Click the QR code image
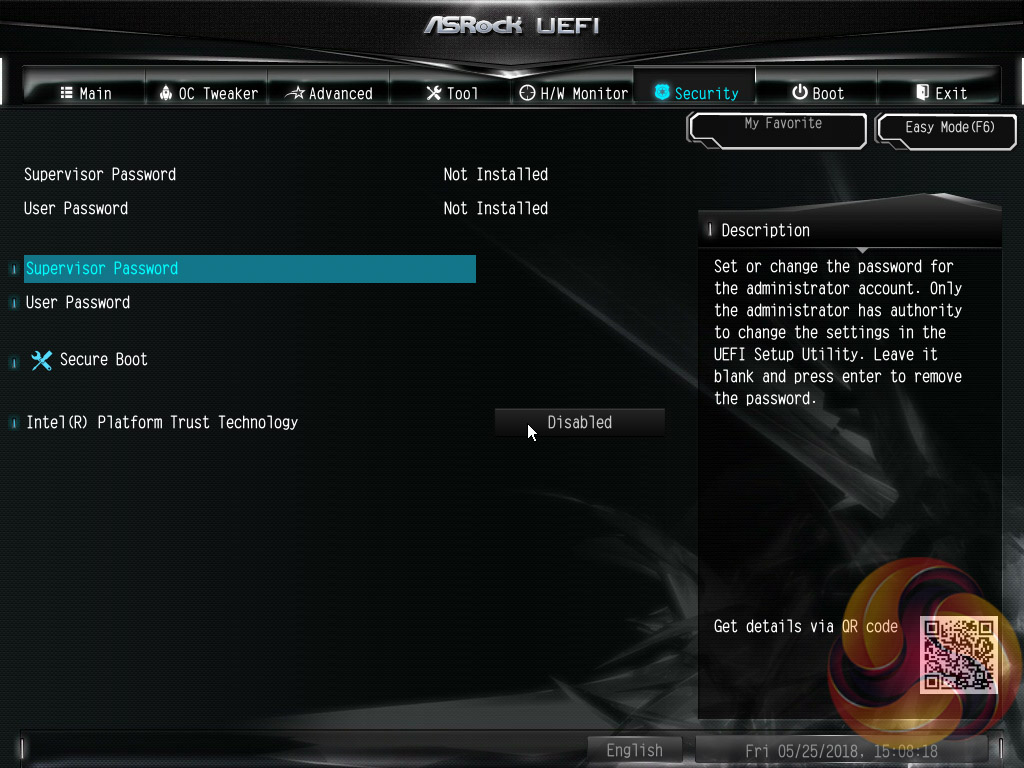The width and height of the screenshot is (1024, 768). tap(959, 654)
